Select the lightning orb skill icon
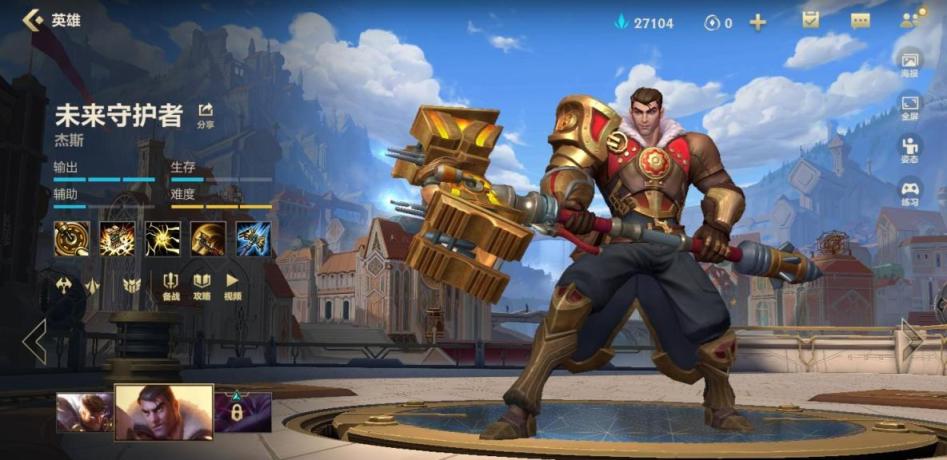Screen dimensions: 947x460 pyautogui.click(x=162, y=239)
